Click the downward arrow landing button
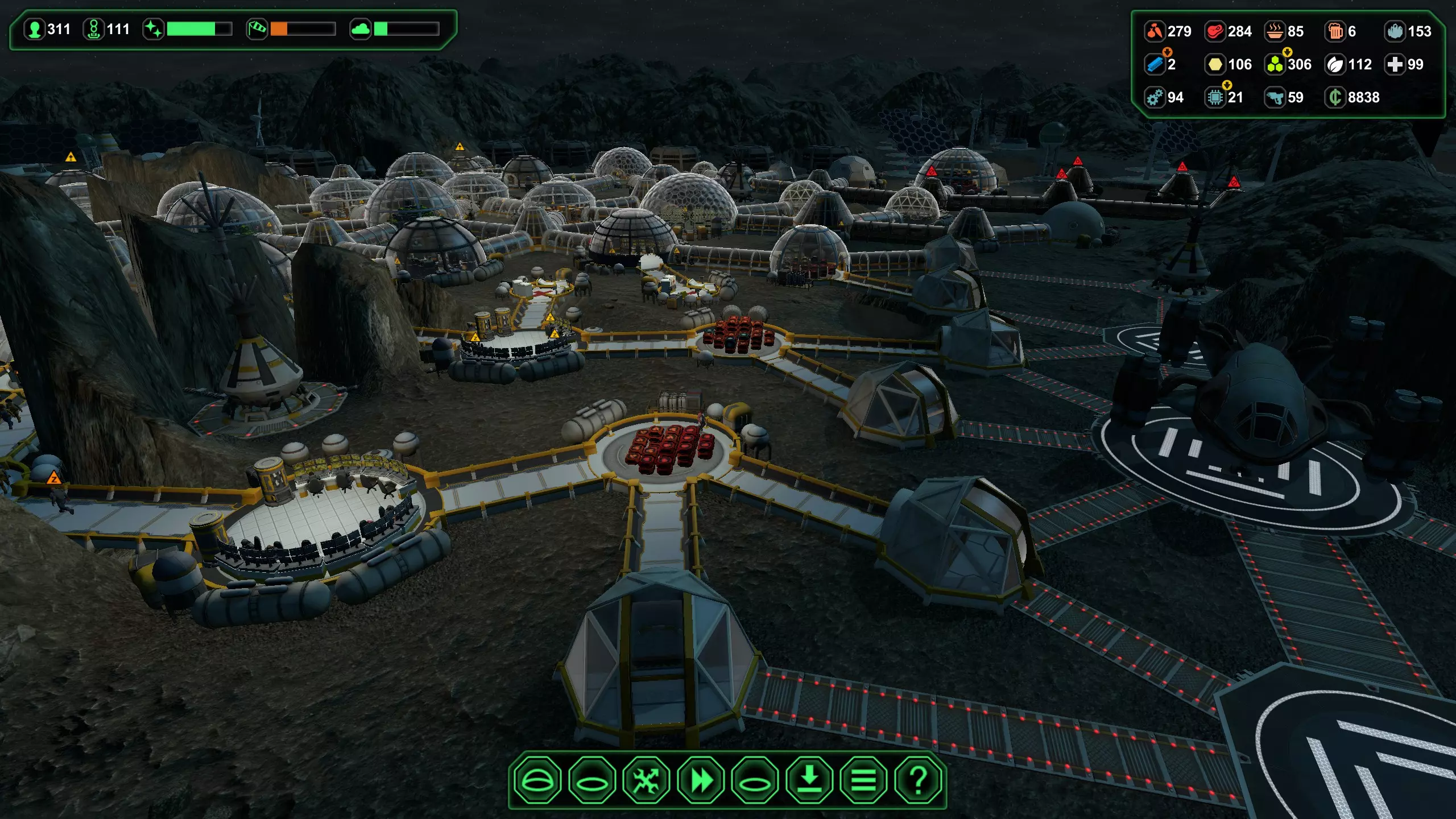 click(809, 780)
